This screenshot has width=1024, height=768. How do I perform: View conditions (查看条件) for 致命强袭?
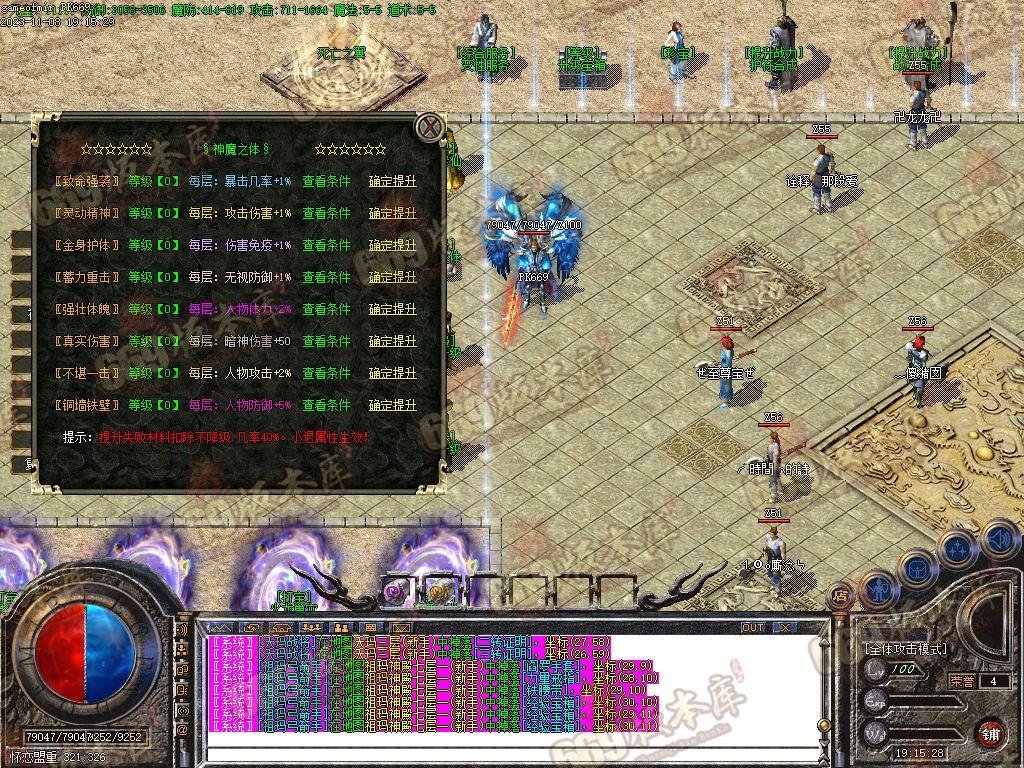(326, 181)
